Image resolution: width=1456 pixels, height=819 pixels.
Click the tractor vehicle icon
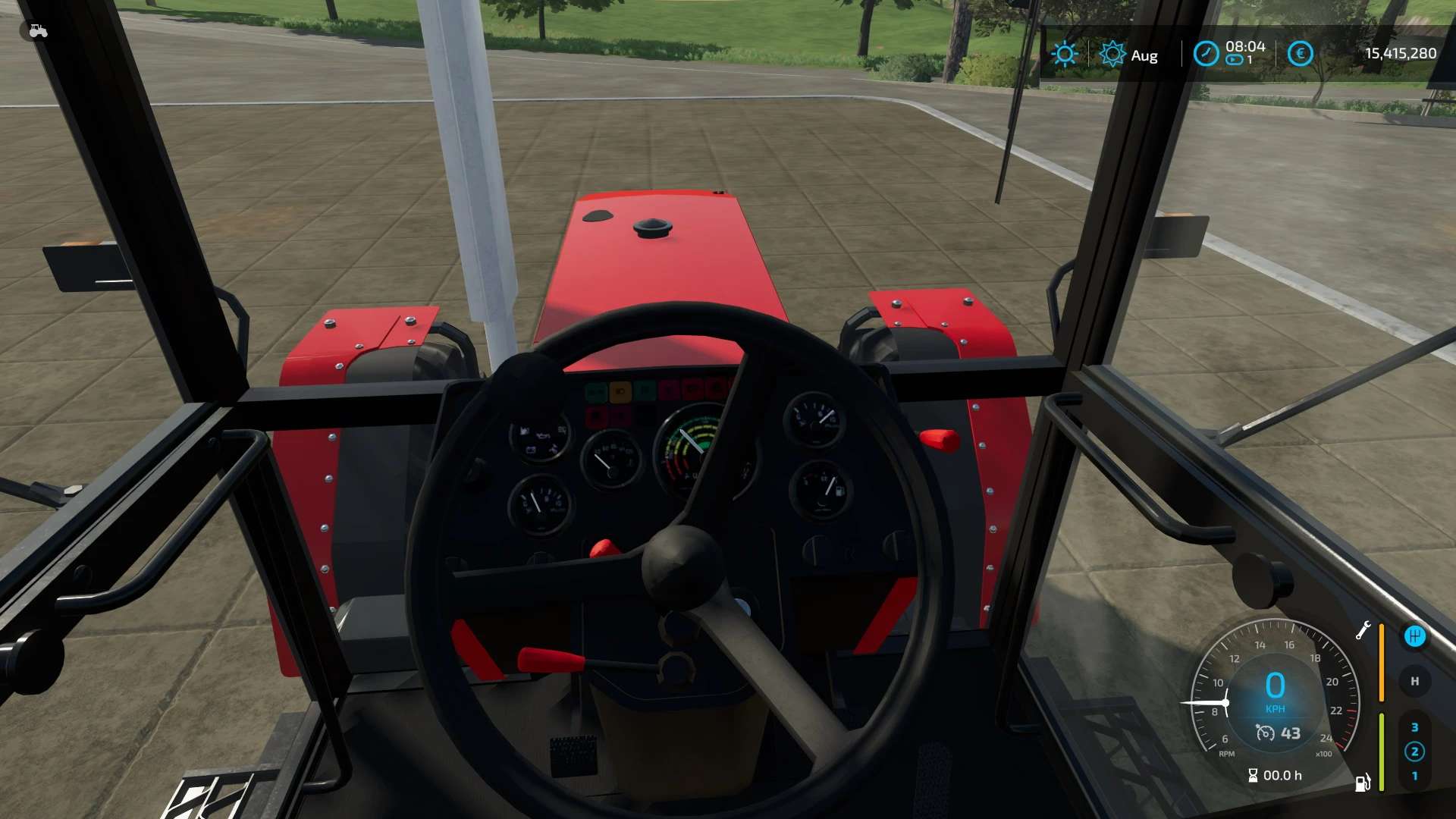click(x=38, y=31)
